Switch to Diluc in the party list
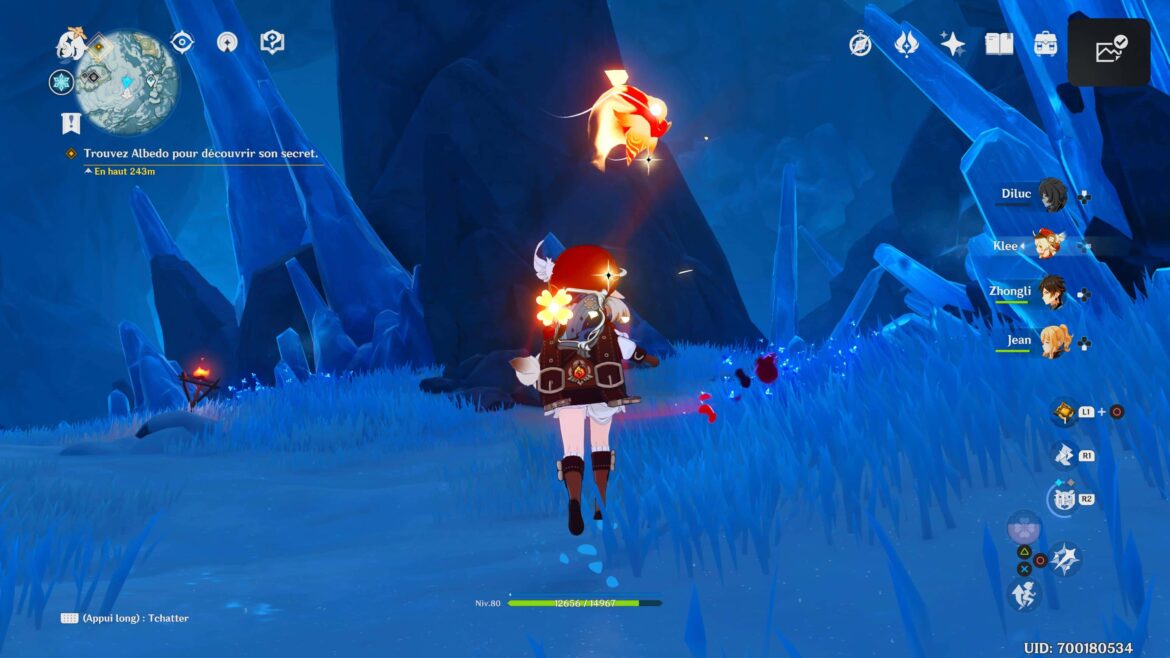Viewport: 1170px width, 658px height. [1051, 195]
